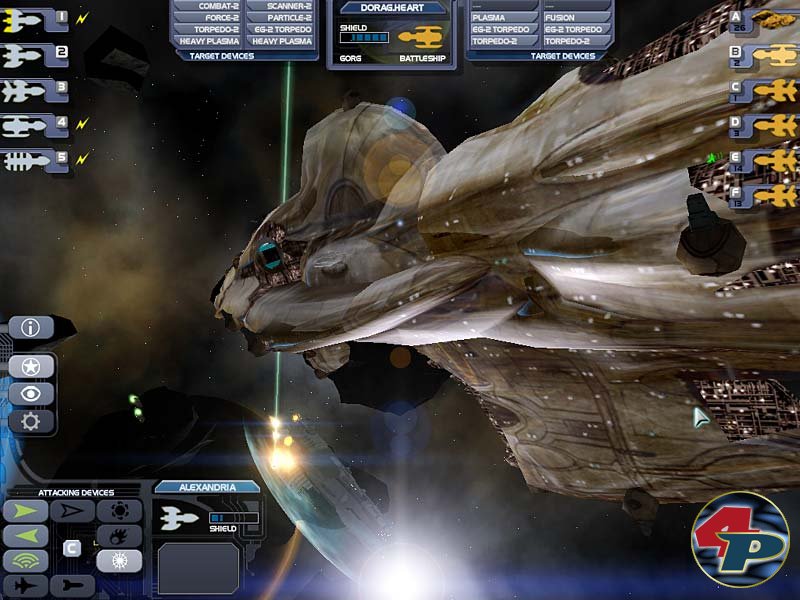Activate the white starburst attacking device
The image size is (800, 600).
click(119, 561)
